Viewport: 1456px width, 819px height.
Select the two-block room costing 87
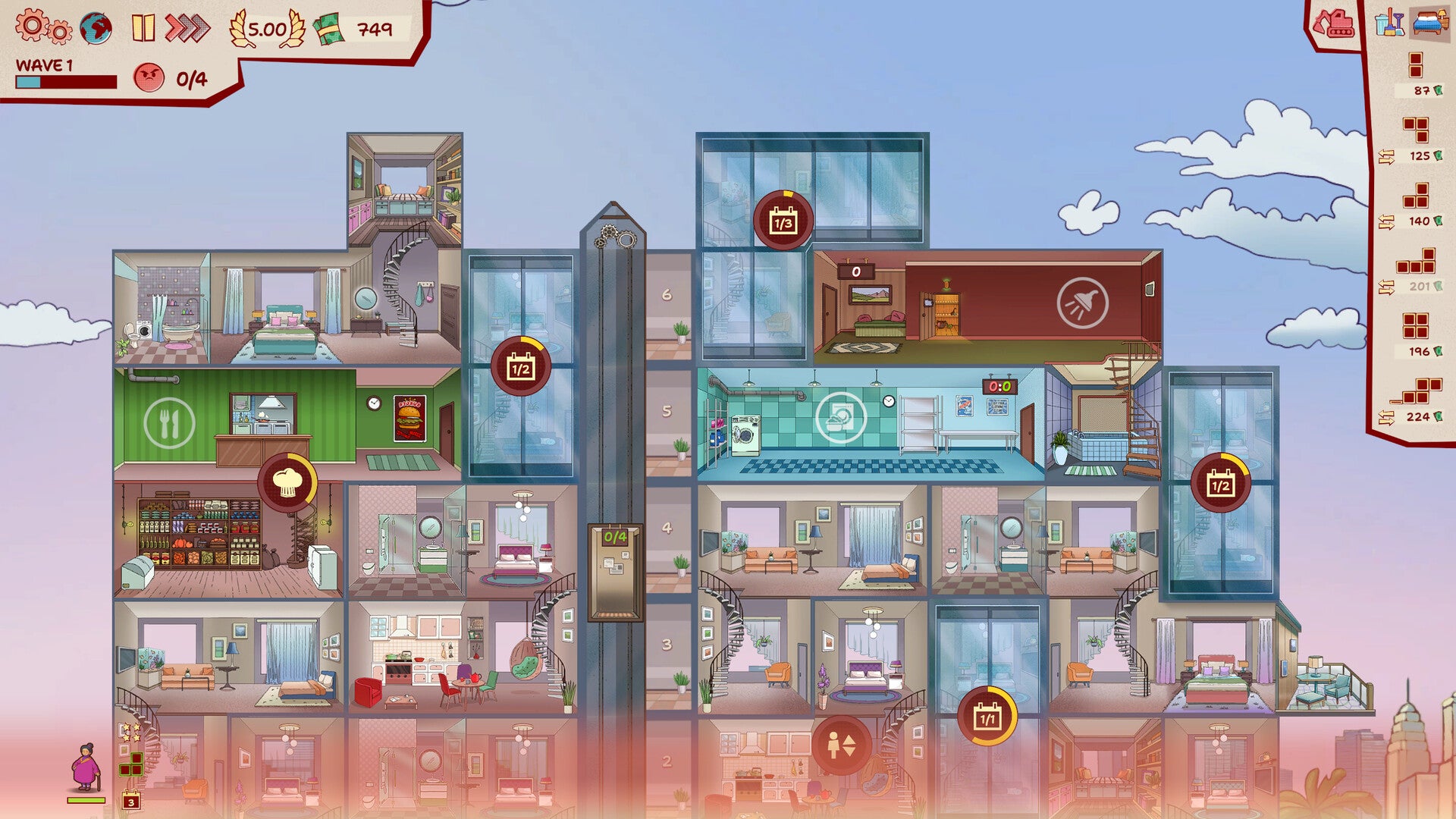pos(1416,66)
